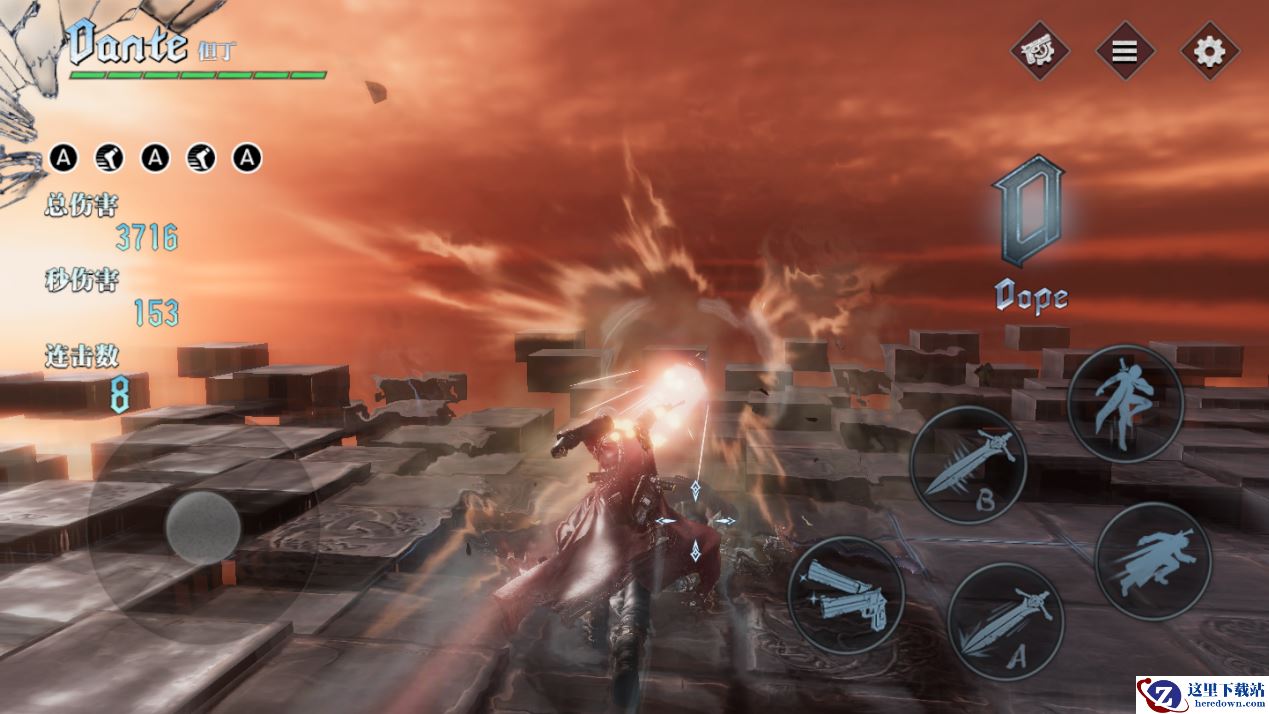Tap the sword attack B button
The height and width of the screenshot is (714, 1269).
968,464
